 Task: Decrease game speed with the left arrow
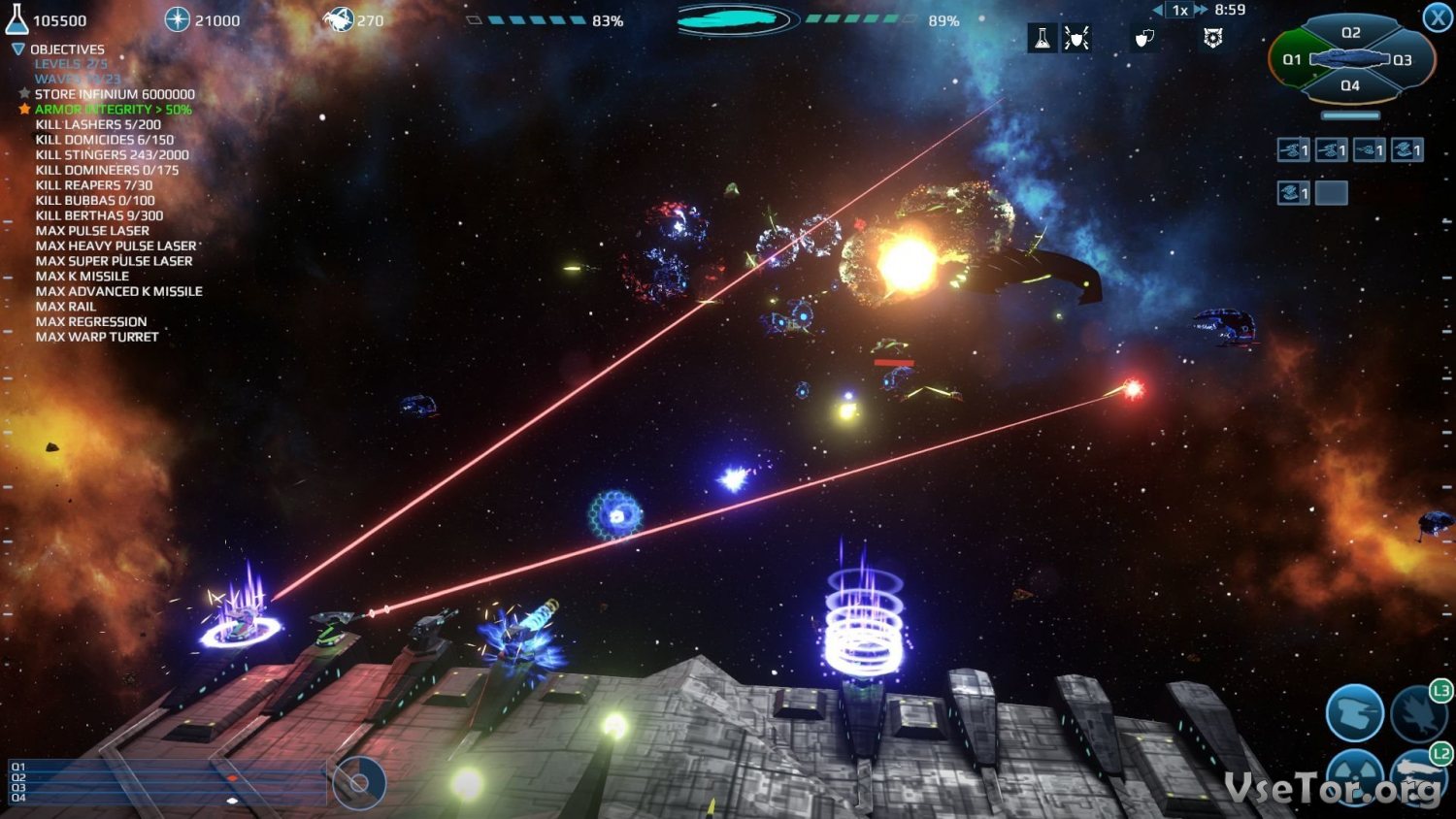1158,10
